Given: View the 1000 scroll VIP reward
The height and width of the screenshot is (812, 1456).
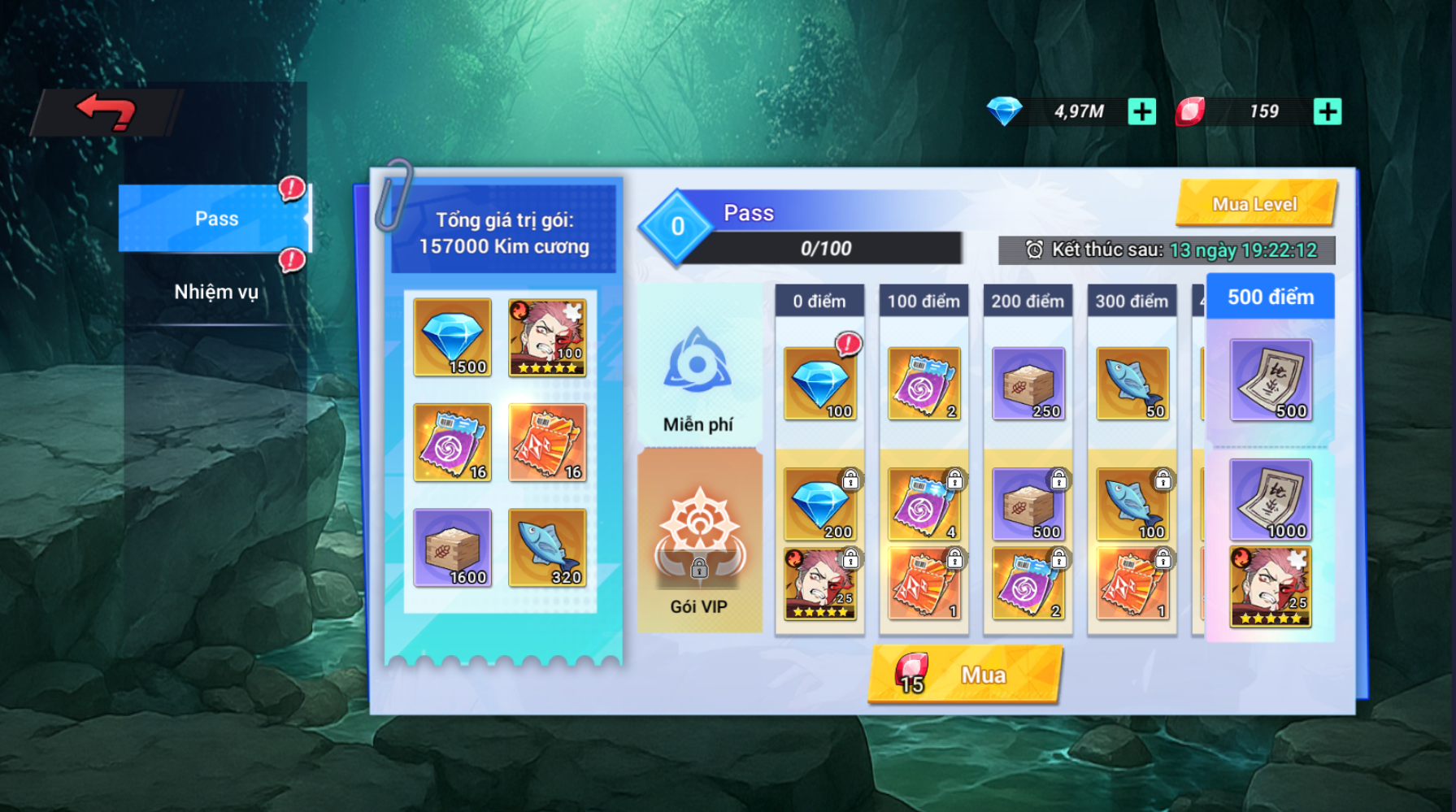Looking at the screenshot, I should pyautogui.click(x=1270, y=500).
